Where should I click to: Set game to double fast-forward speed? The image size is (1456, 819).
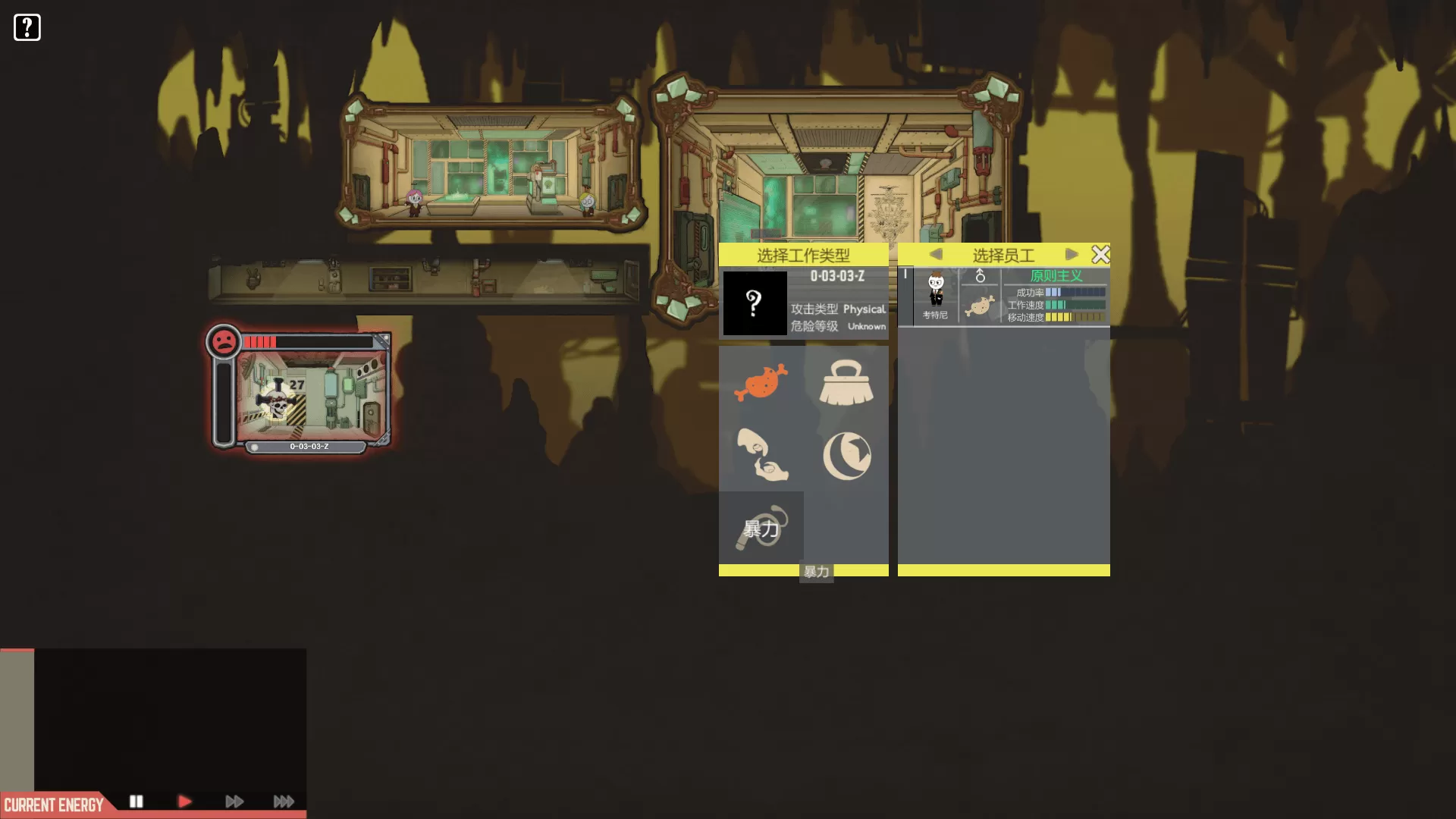click(x=234, y=802)
